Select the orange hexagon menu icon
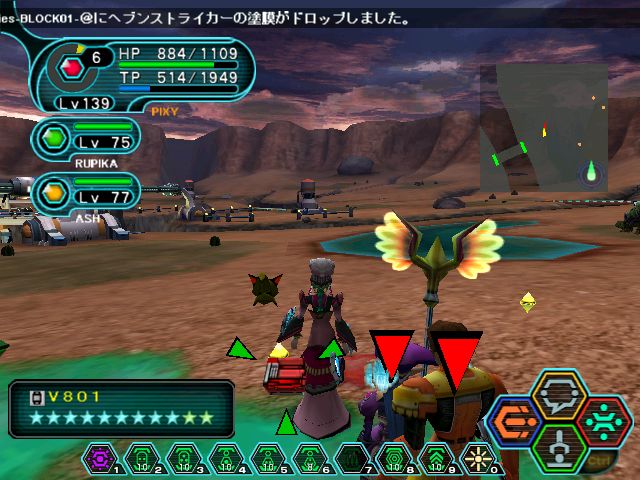Viewport: 640px width, 480px height. pos(517,420)
